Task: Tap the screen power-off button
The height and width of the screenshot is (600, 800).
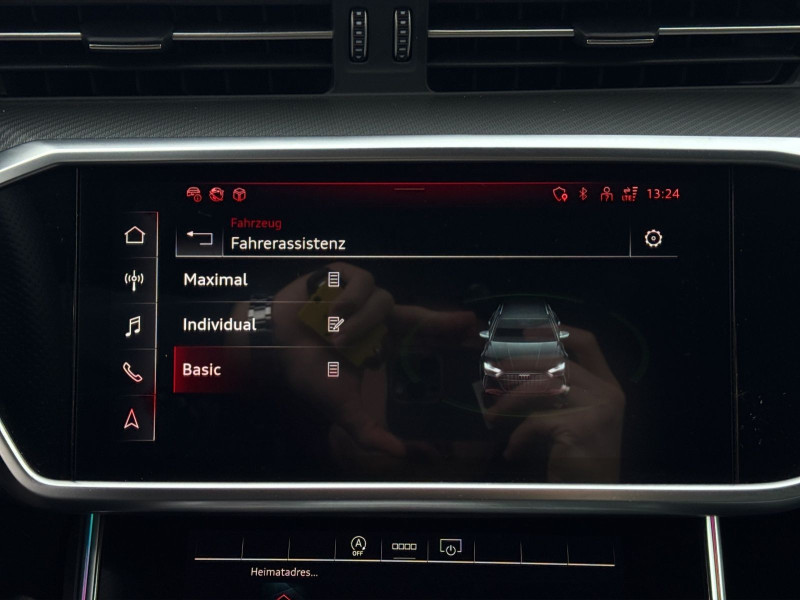Action: tap(450, 547)
